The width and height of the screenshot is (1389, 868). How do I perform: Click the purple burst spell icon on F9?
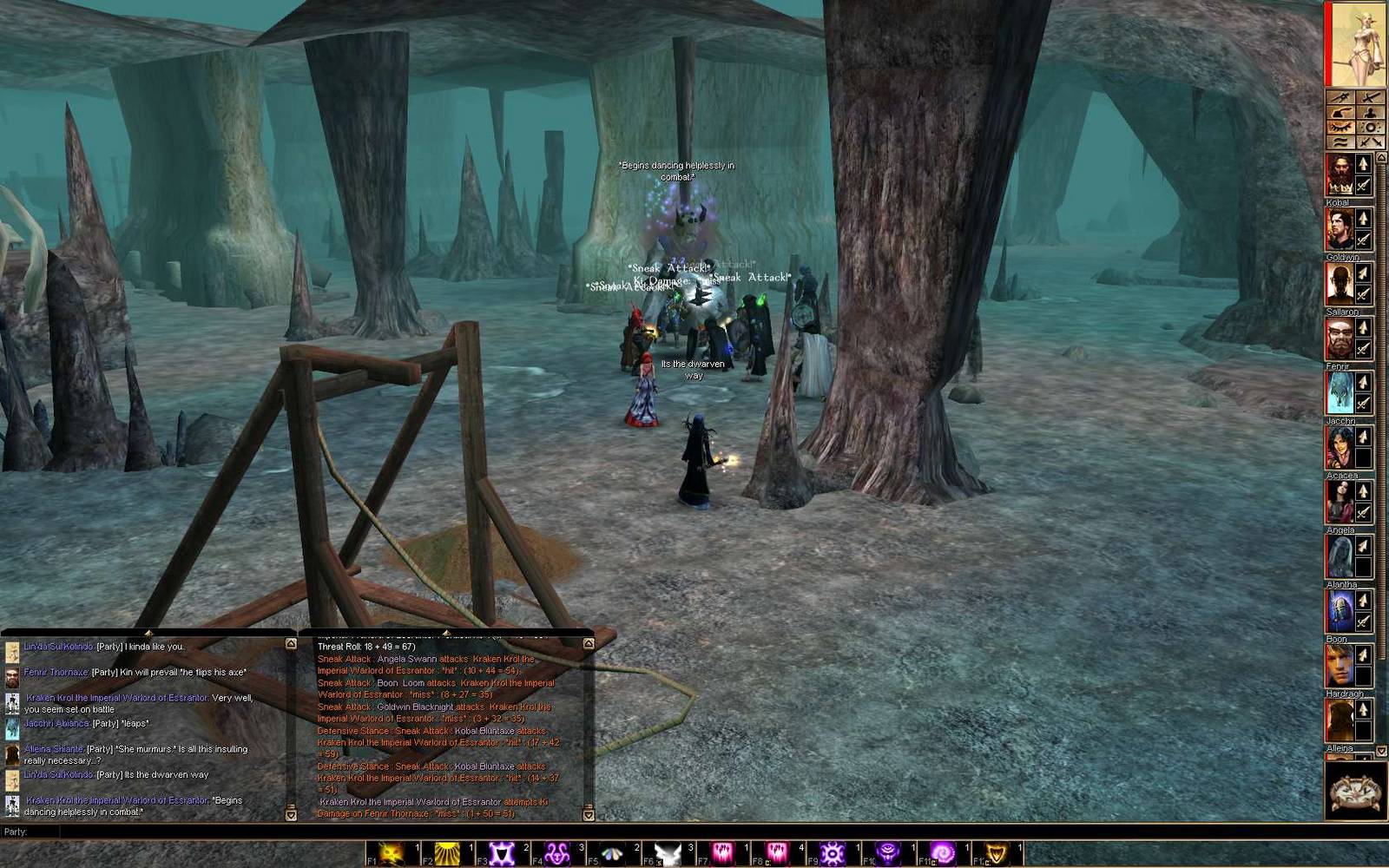point(833,851)
